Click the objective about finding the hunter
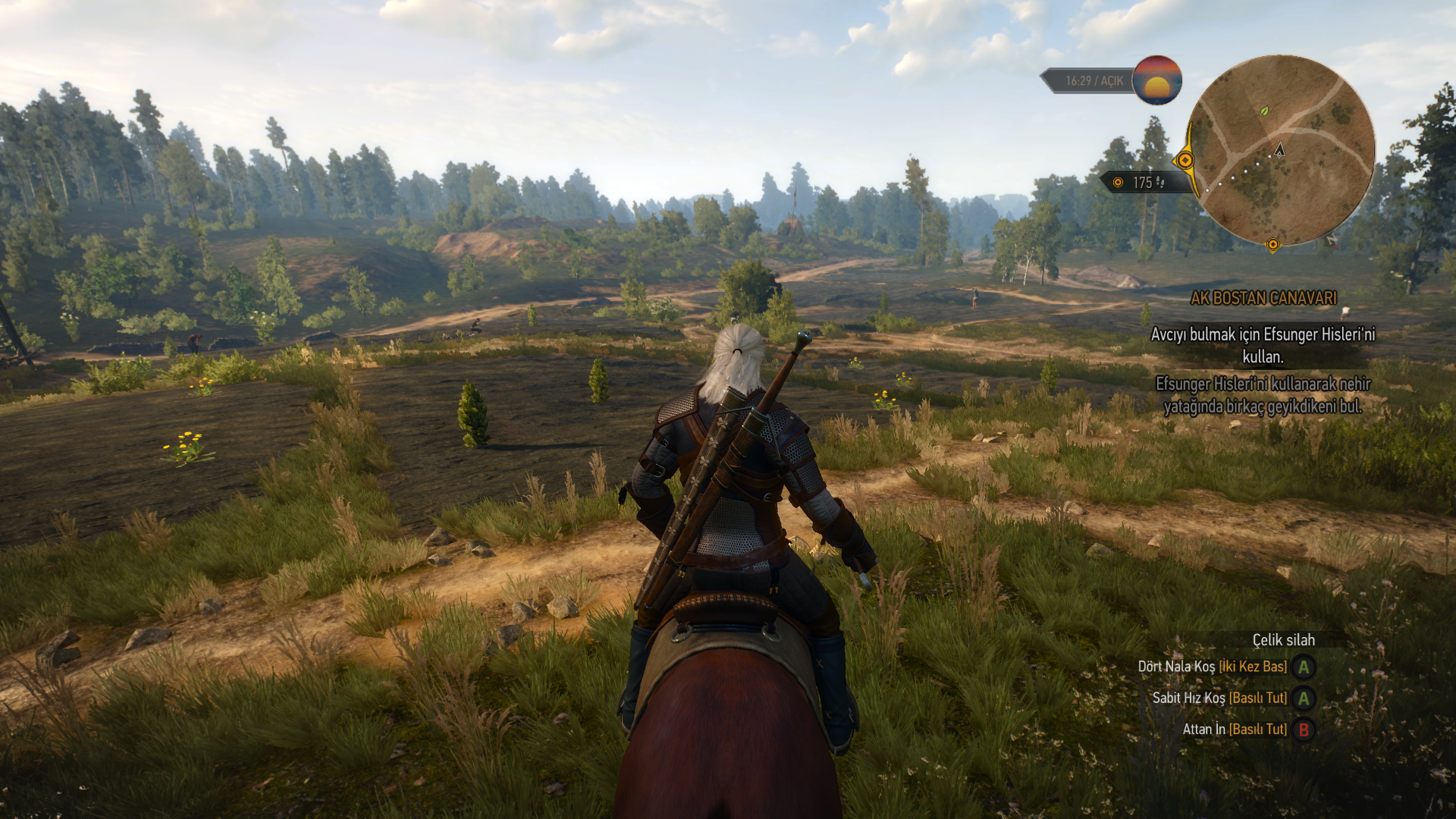 pyautogui.click(x=1263, y=345)
